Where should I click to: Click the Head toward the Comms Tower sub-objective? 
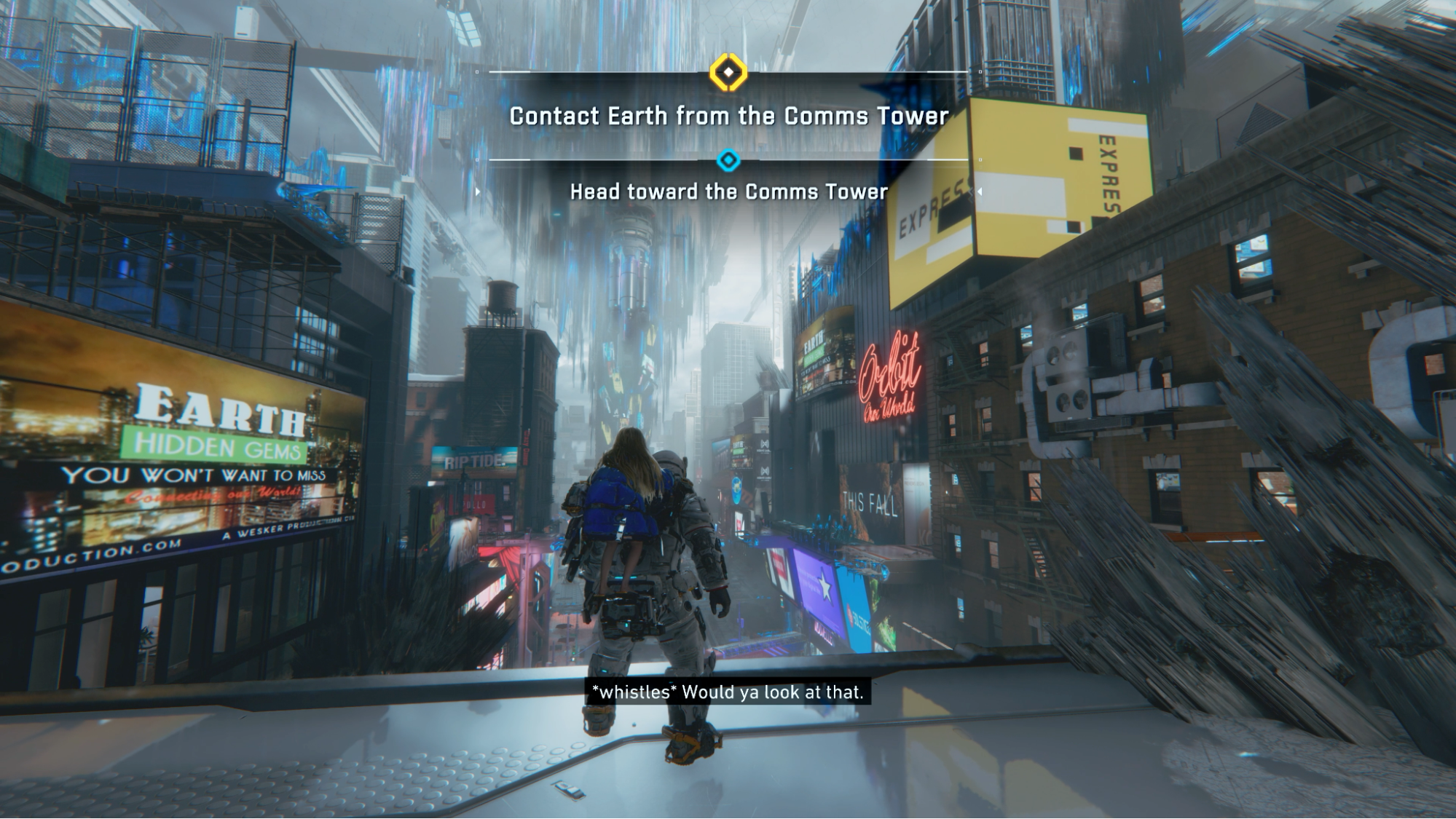point(728,192)
